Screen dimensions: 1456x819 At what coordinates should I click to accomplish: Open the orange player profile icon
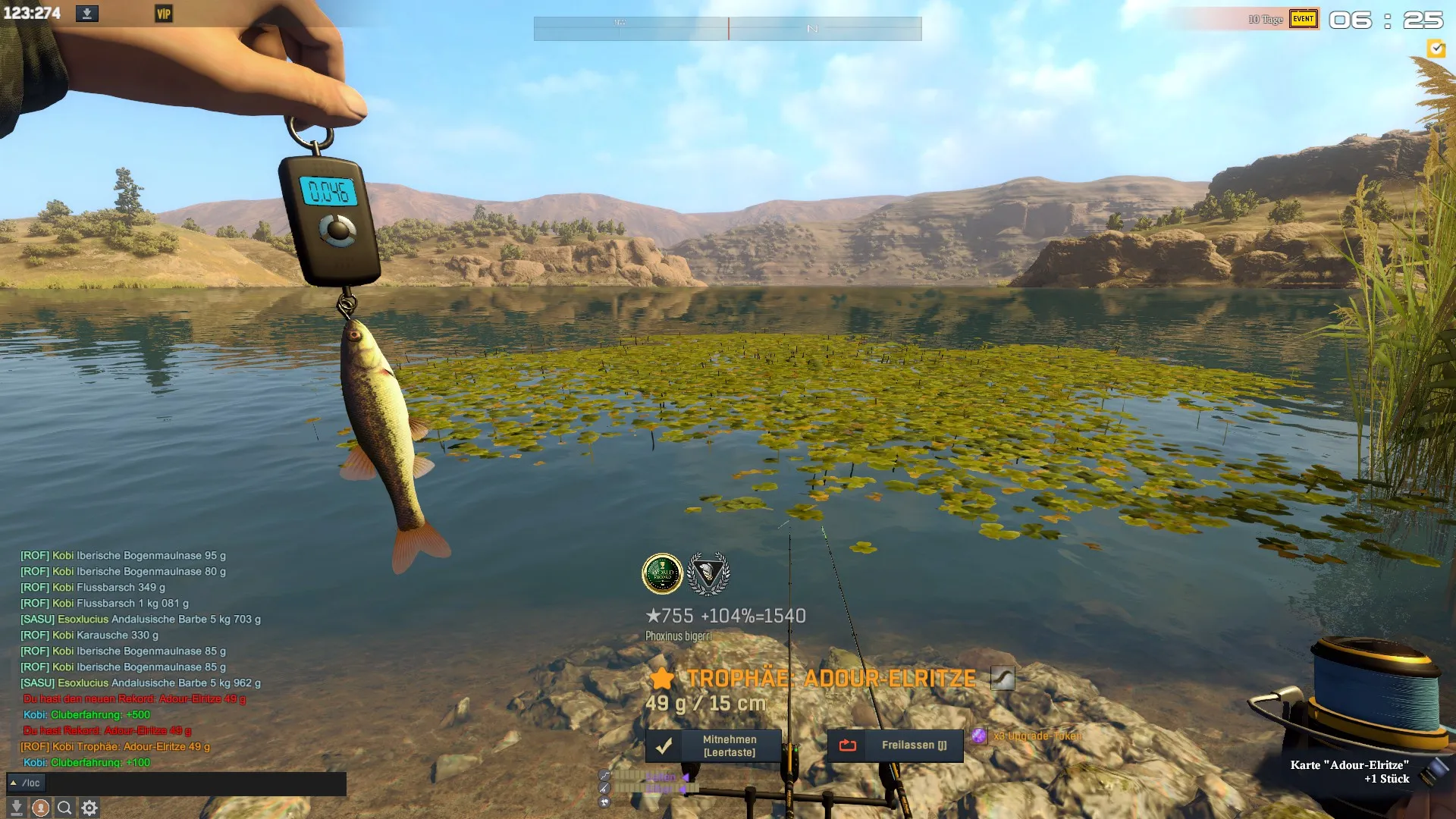click(x=41, y=808)
